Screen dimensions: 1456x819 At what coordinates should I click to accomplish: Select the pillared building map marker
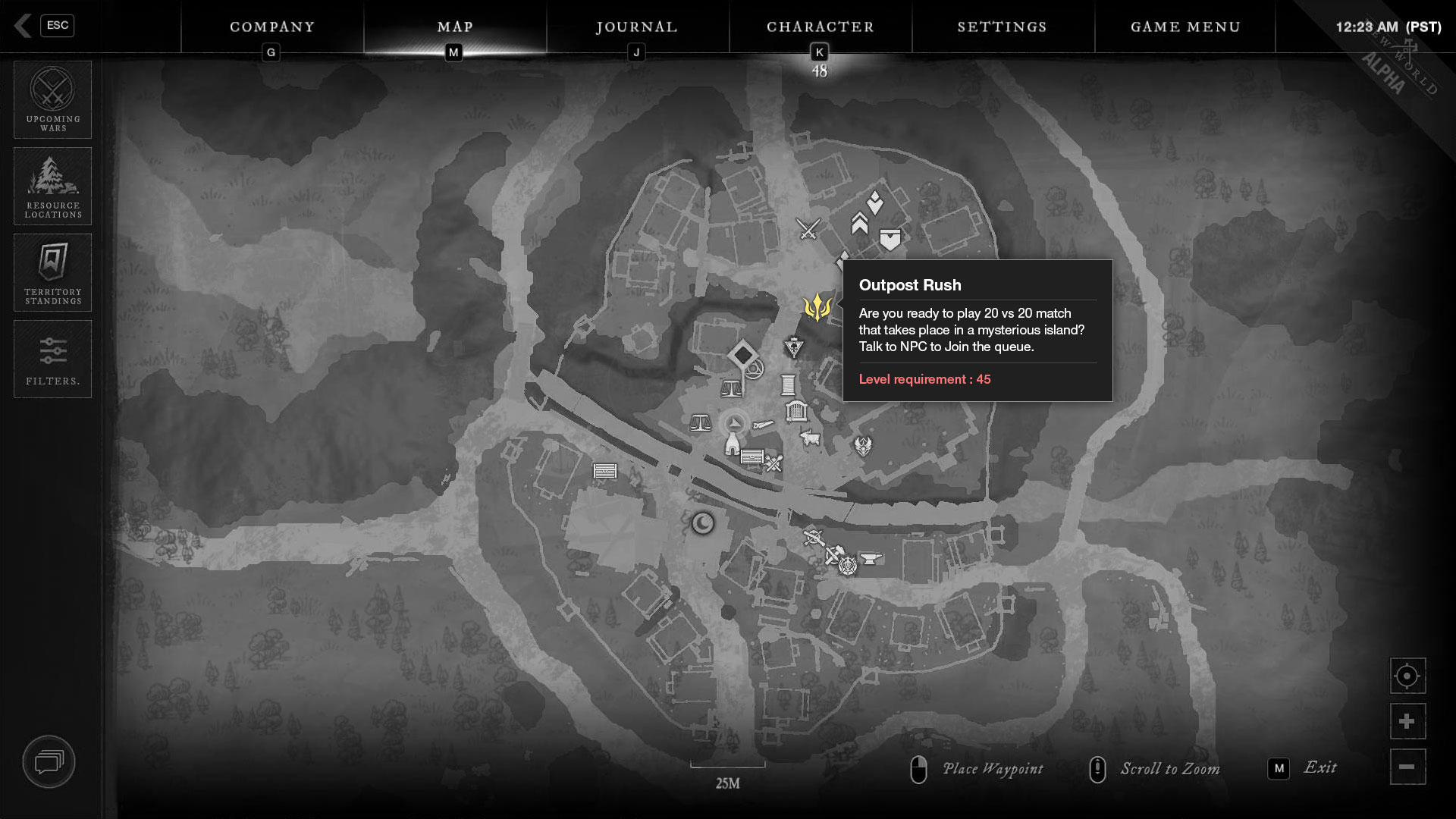pyautogui.click(x=796, y=412)
